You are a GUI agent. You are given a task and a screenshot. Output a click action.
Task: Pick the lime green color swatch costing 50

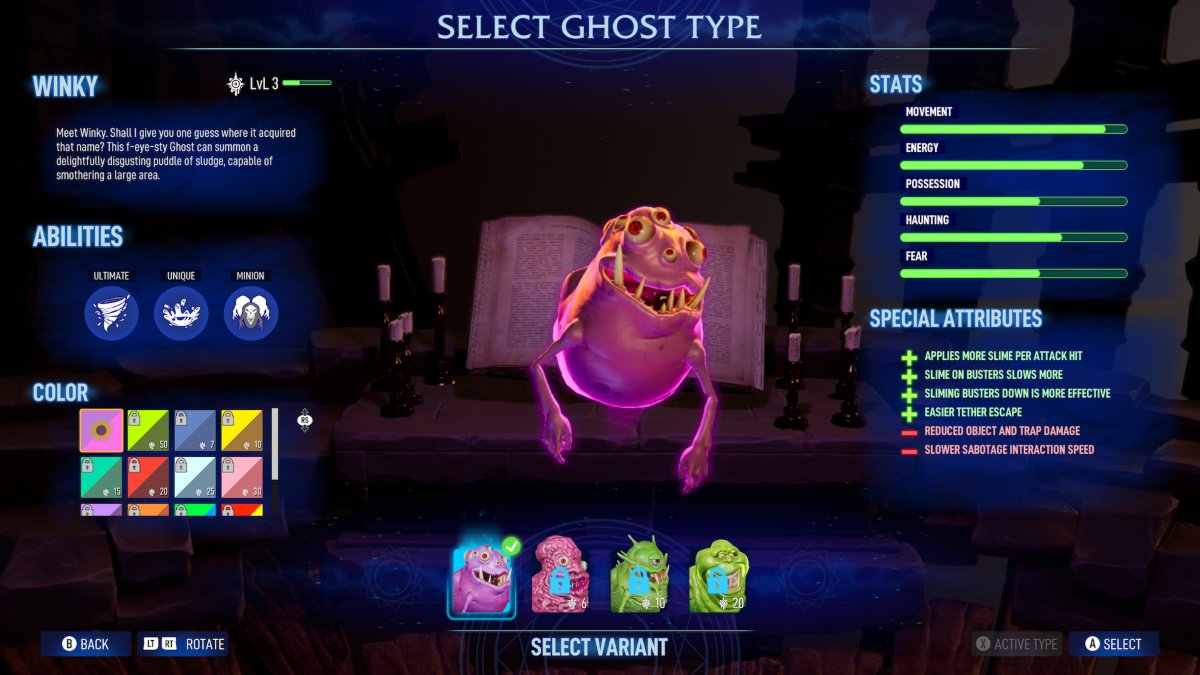148,430
